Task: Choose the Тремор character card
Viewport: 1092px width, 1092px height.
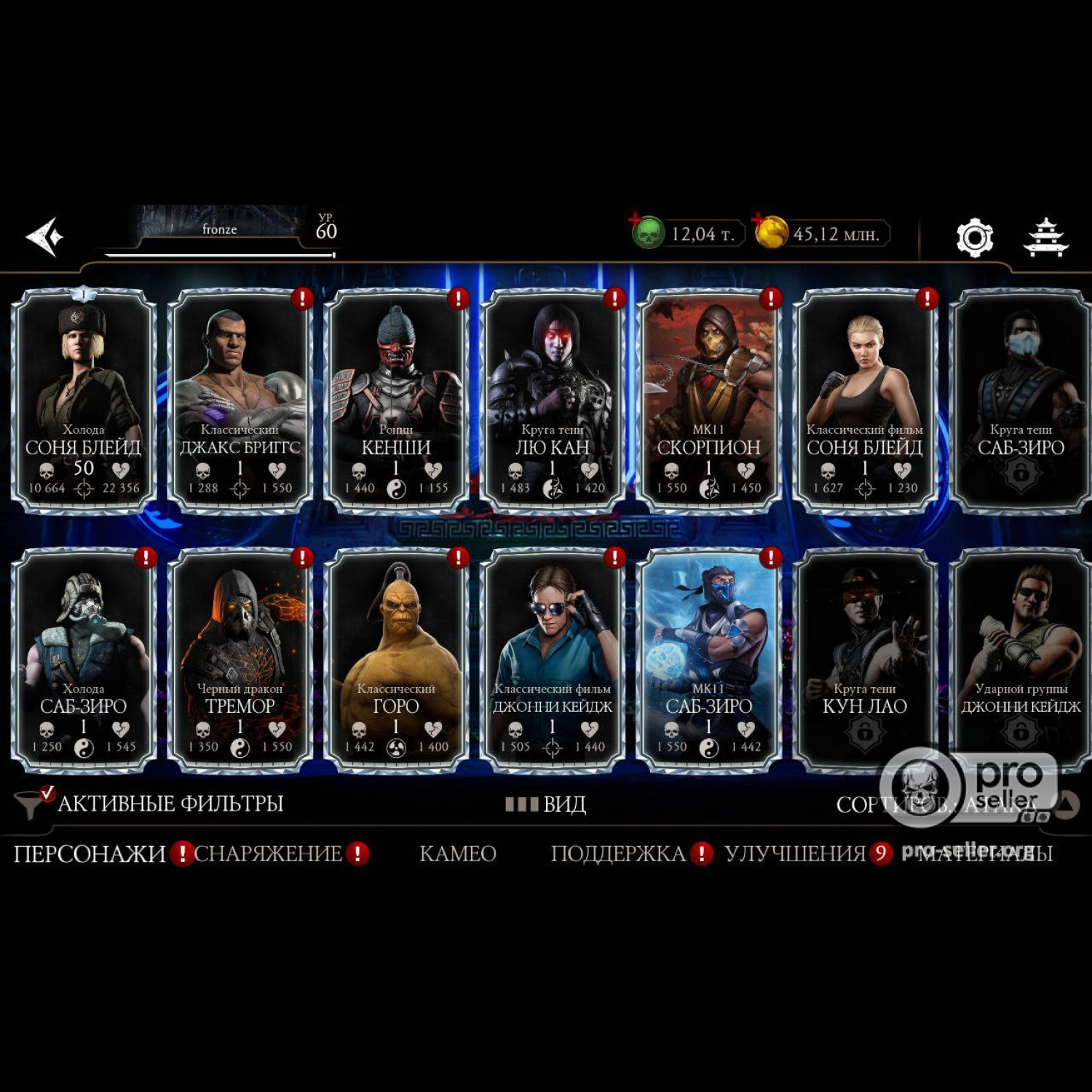Action: [240, 660]
